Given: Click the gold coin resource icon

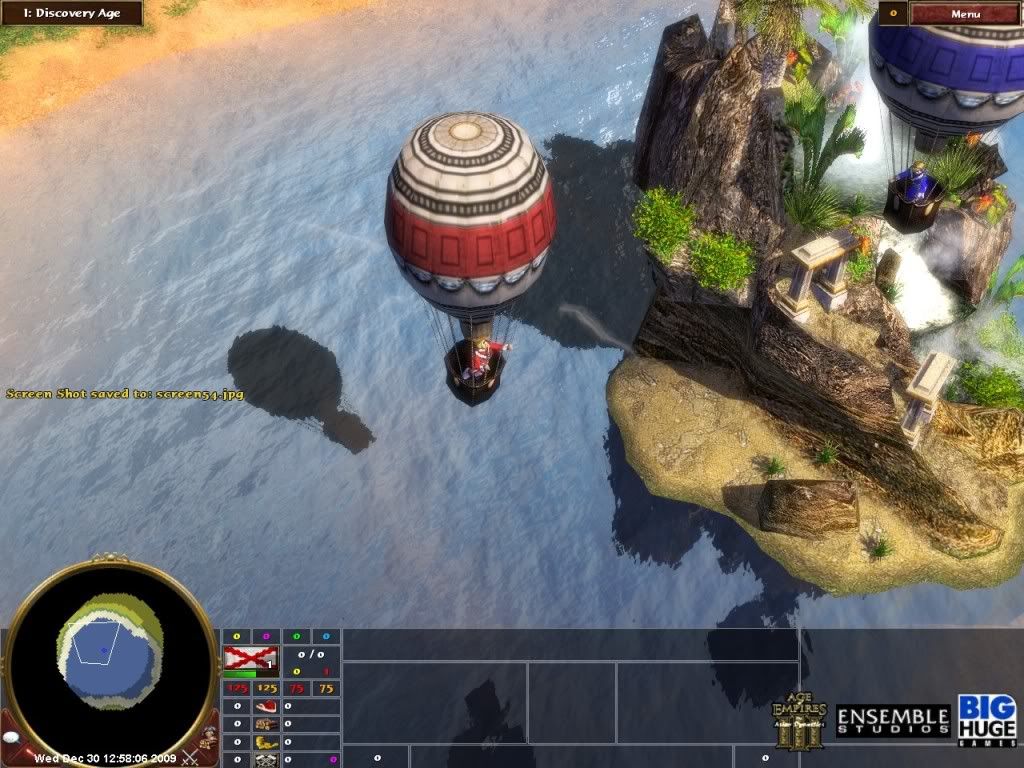Looking at the screenshot, I should coord(266,742).
